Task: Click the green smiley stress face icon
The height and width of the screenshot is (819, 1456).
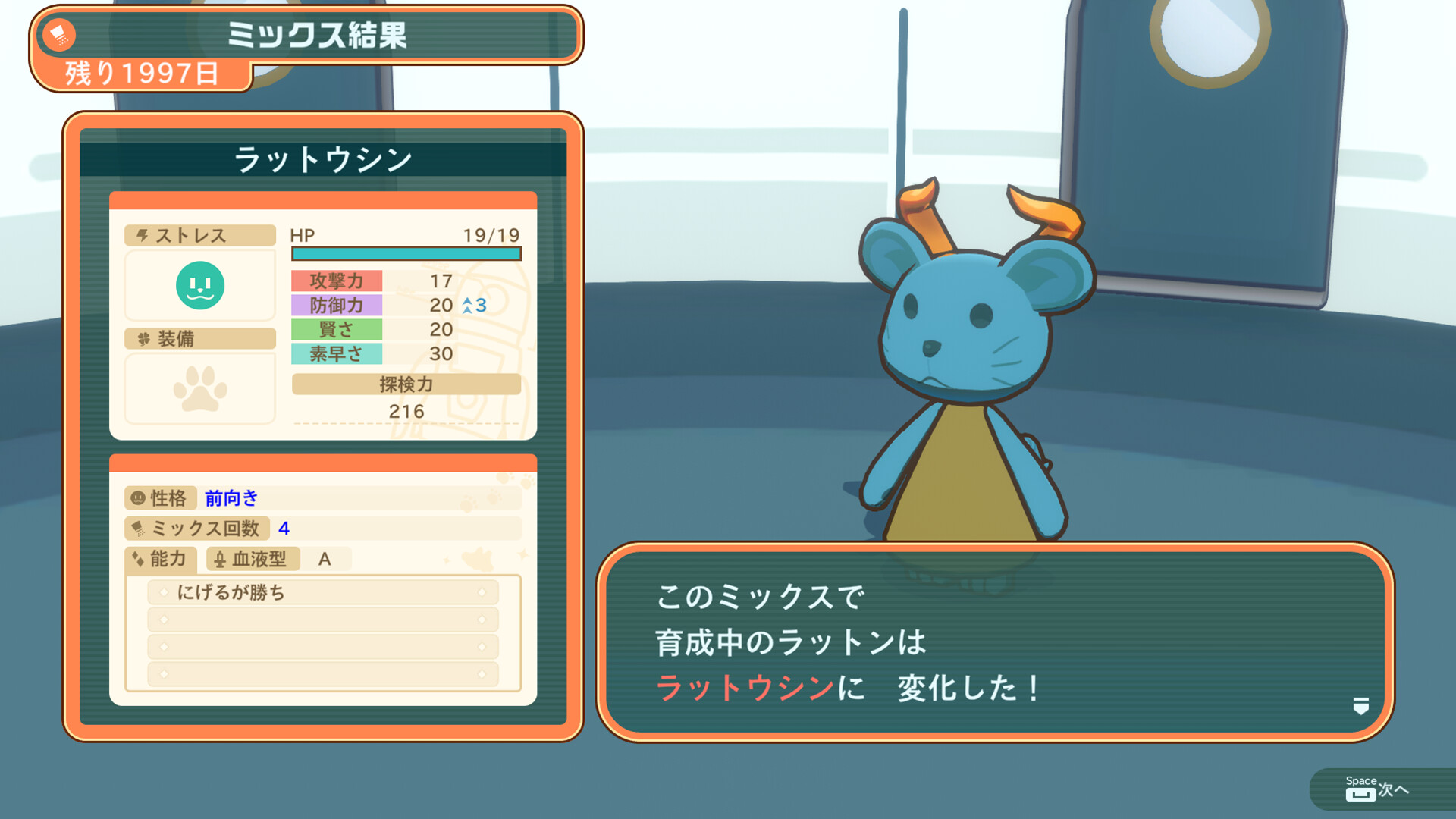Action: click(x=199, y=285)
